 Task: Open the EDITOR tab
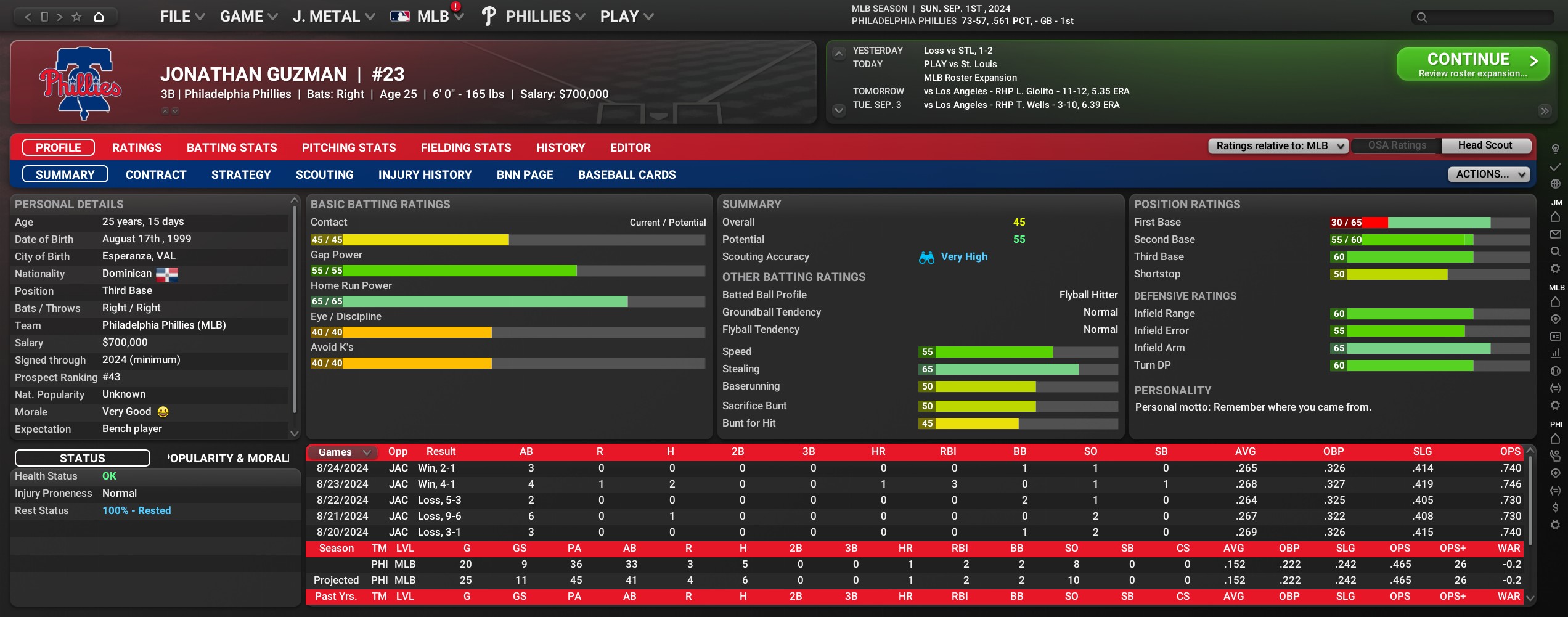pos(630,148)
